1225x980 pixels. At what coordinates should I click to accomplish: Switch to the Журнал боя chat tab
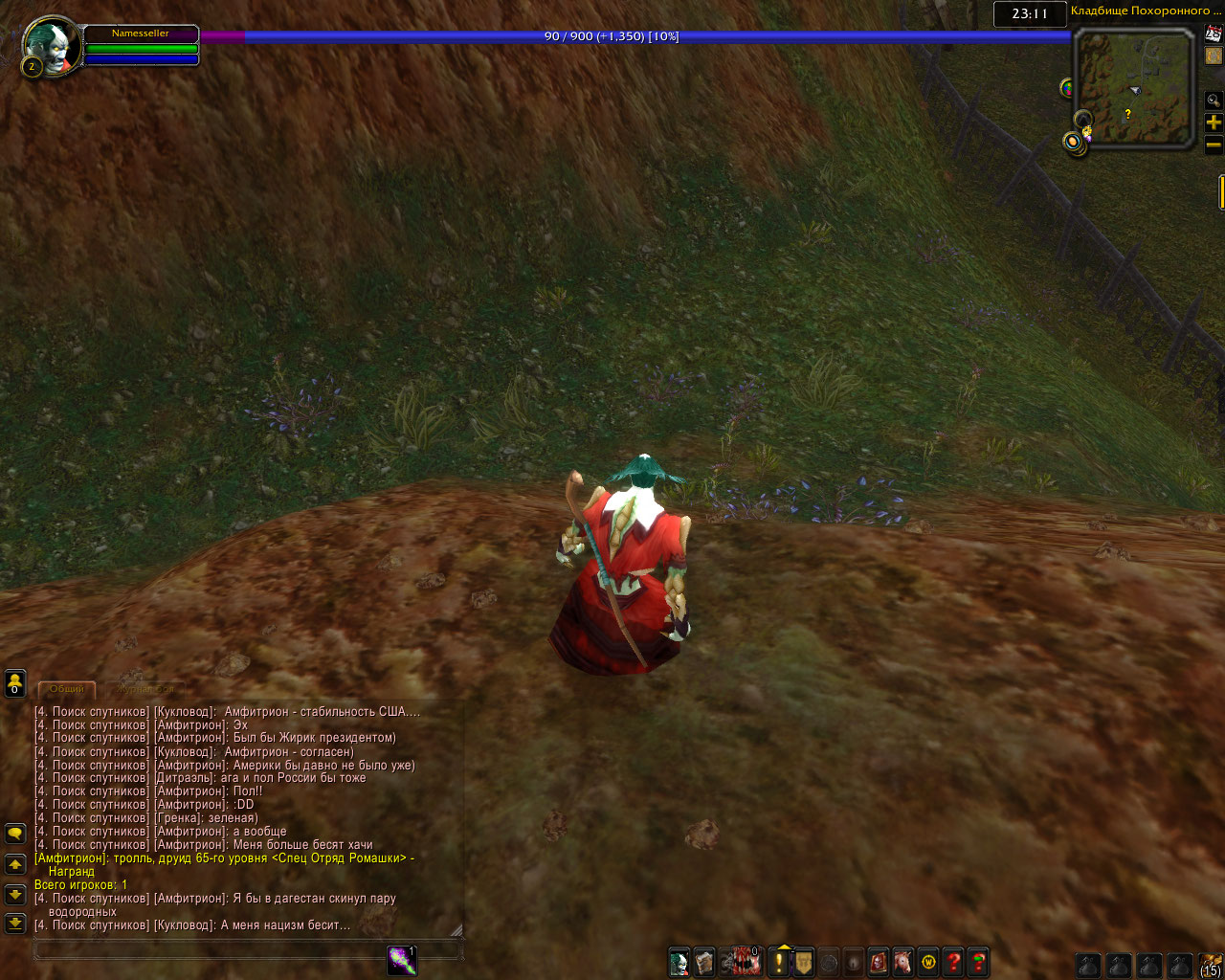(x=145, y=689)
